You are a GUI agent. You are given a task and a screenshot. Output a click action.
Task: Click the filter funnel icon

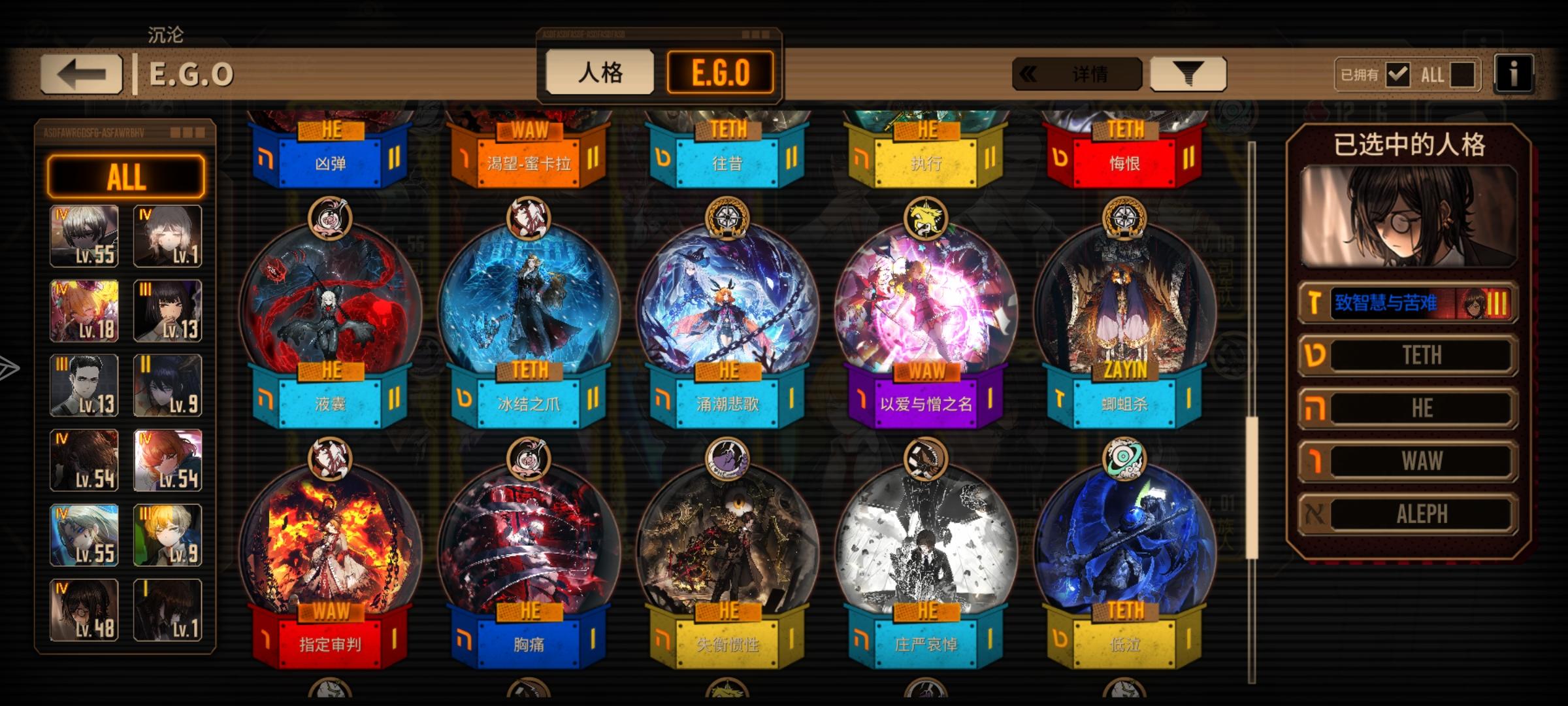tap(1188, 74)
